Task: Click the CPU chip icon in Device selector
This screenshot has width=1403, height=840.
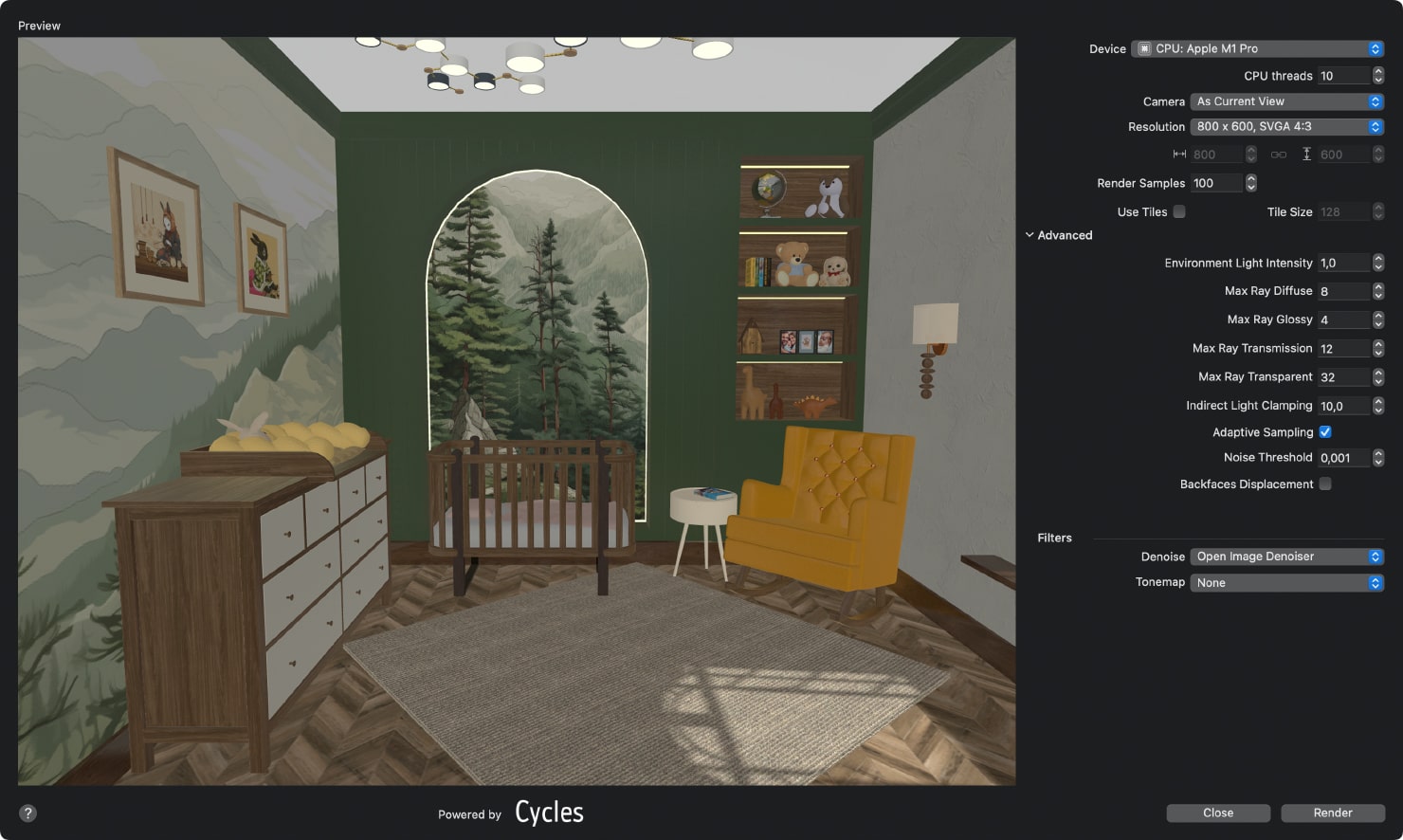Action: [1145, 48]
